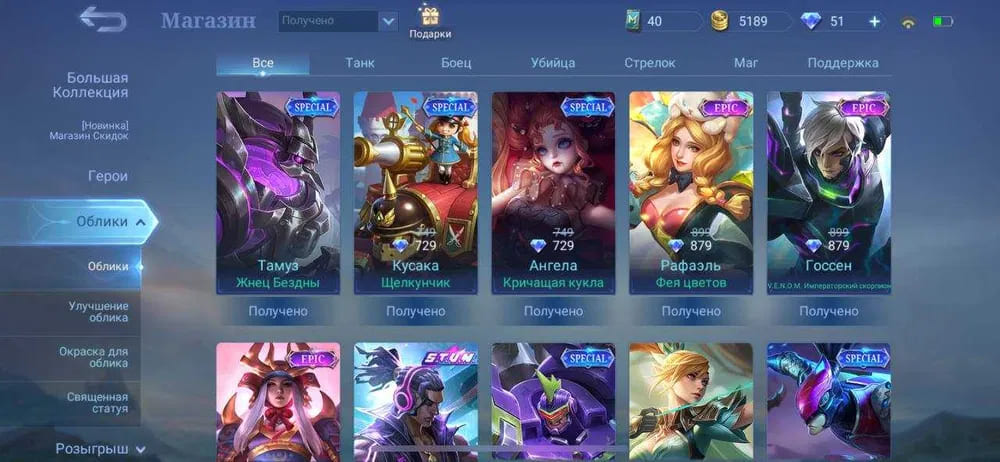This screenshot has width=1000, height=462.
Task: Choose the Ангела Кричащая кукла skin card
Action: [553, 193]
